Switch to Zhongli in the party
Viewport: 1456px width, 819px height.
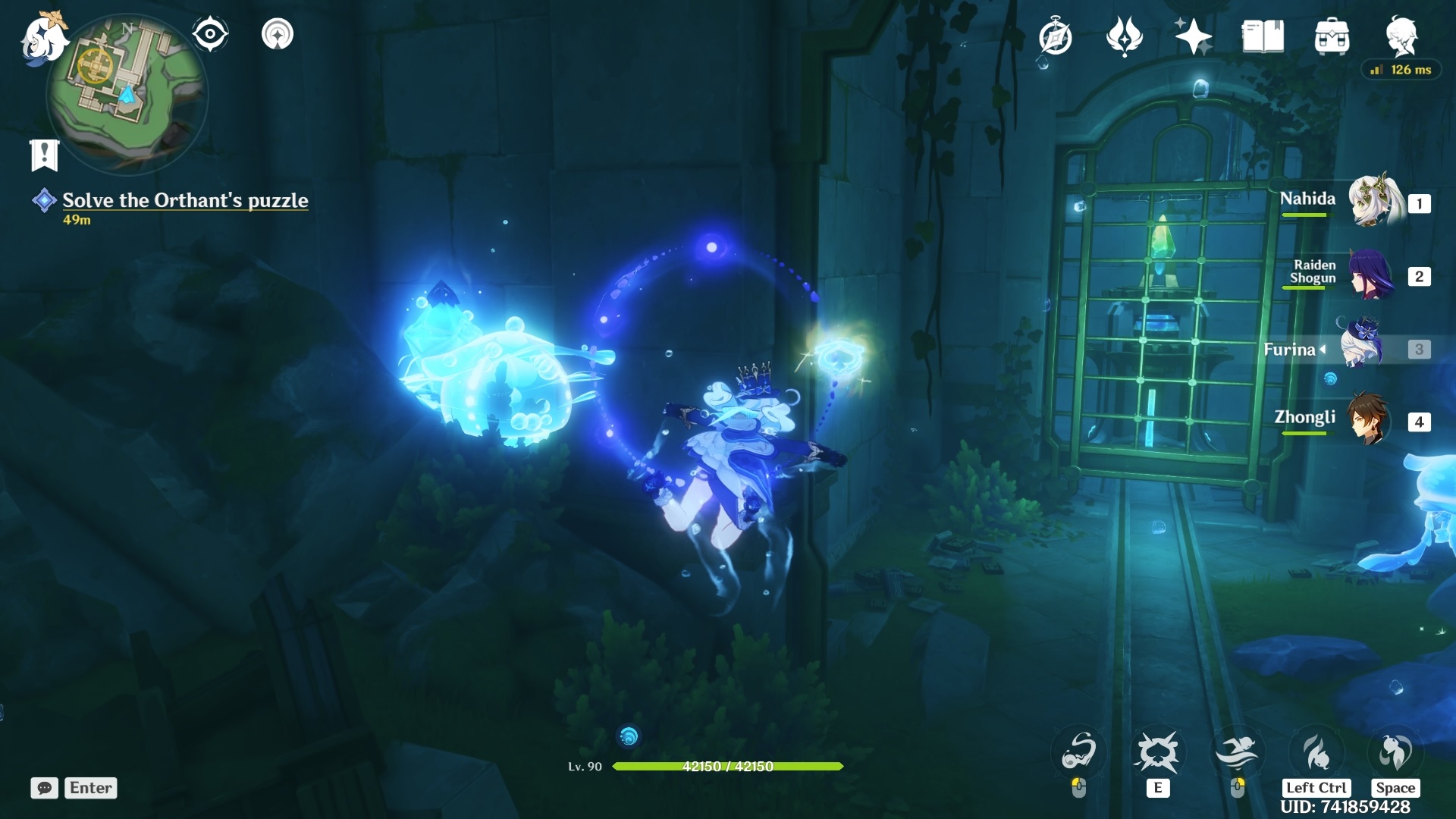pyautogui.click(x=1368, y=419)
